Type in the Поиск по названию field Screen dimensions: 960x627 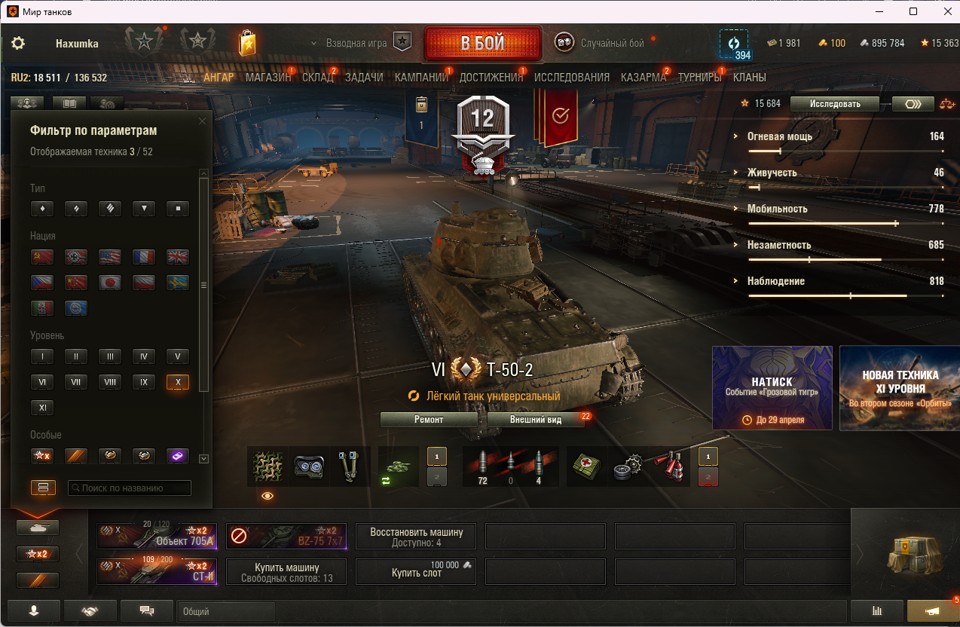(x=129, y=488)
